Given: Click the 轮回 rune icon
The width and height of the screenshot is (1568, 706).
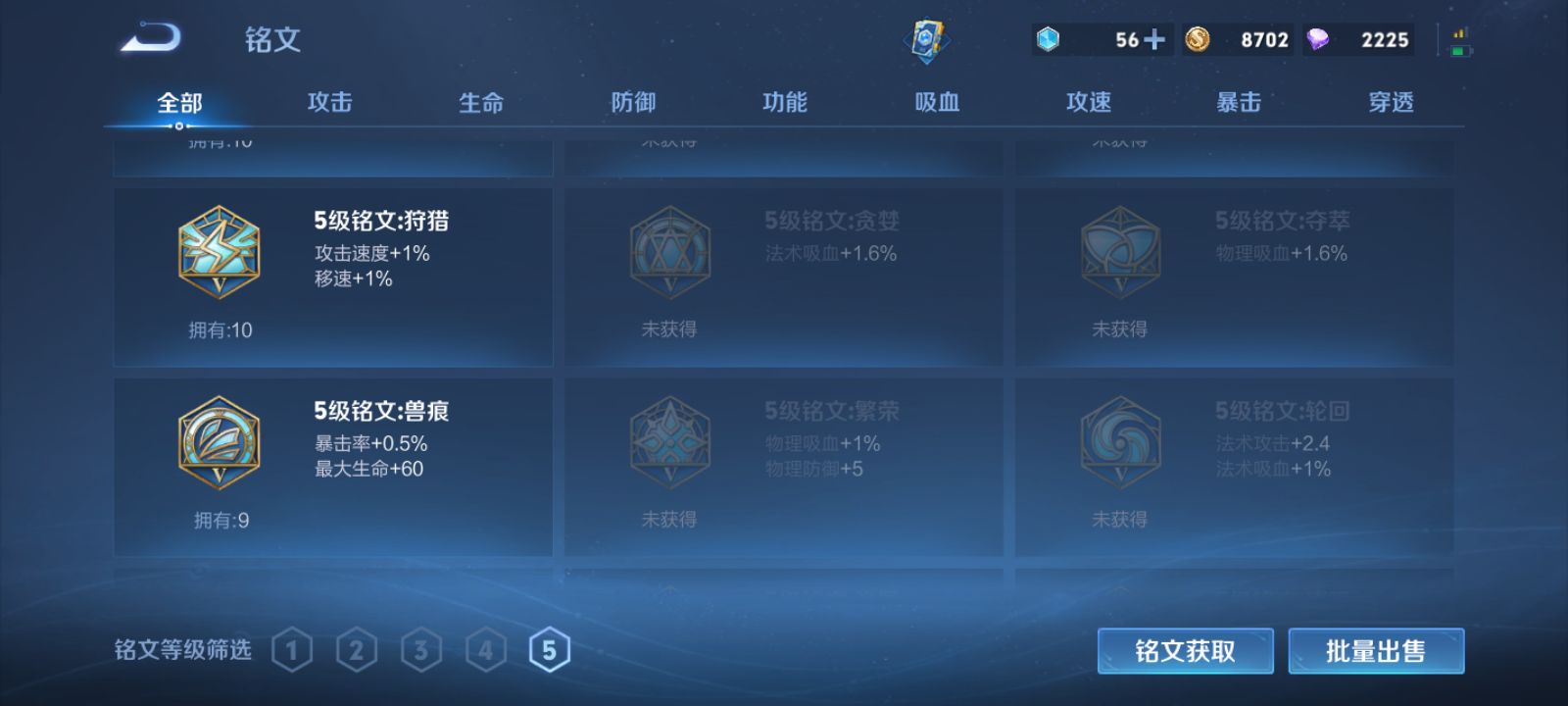Looking at the screenshot, I should tap(1120, 441).
